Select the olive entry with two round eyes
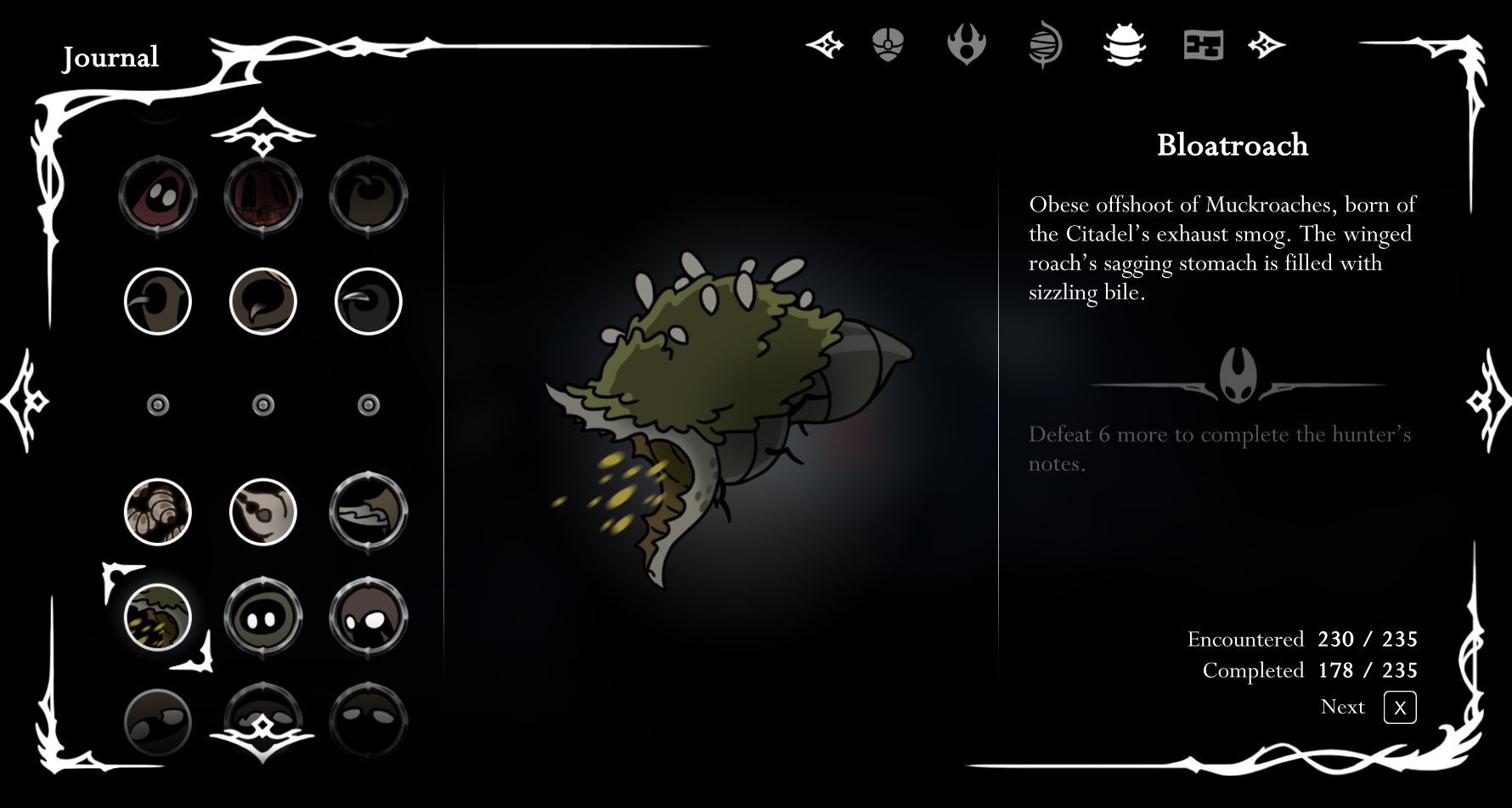Viewport: 1512px width, 808px height. pos(263,618)
